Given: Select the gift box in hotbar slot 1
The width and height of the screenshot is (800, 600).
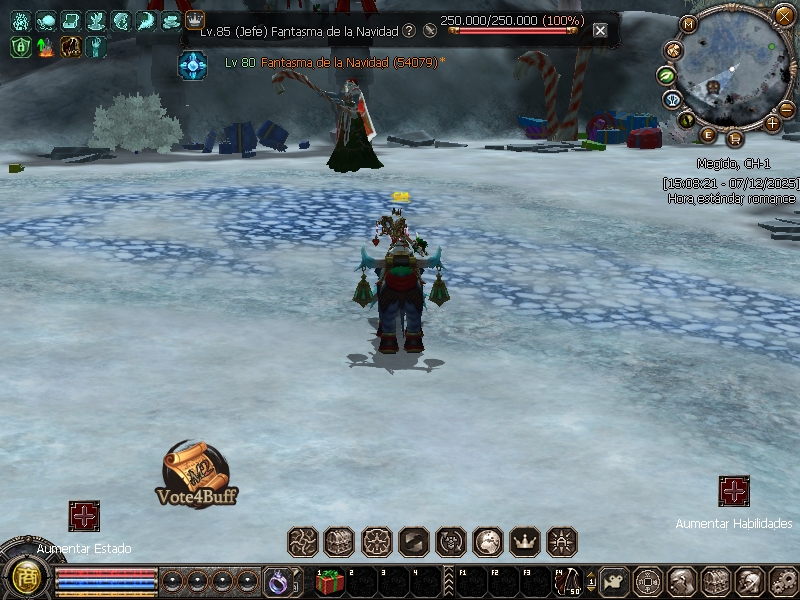Looking at the screenshot, I should coord(330,581).
